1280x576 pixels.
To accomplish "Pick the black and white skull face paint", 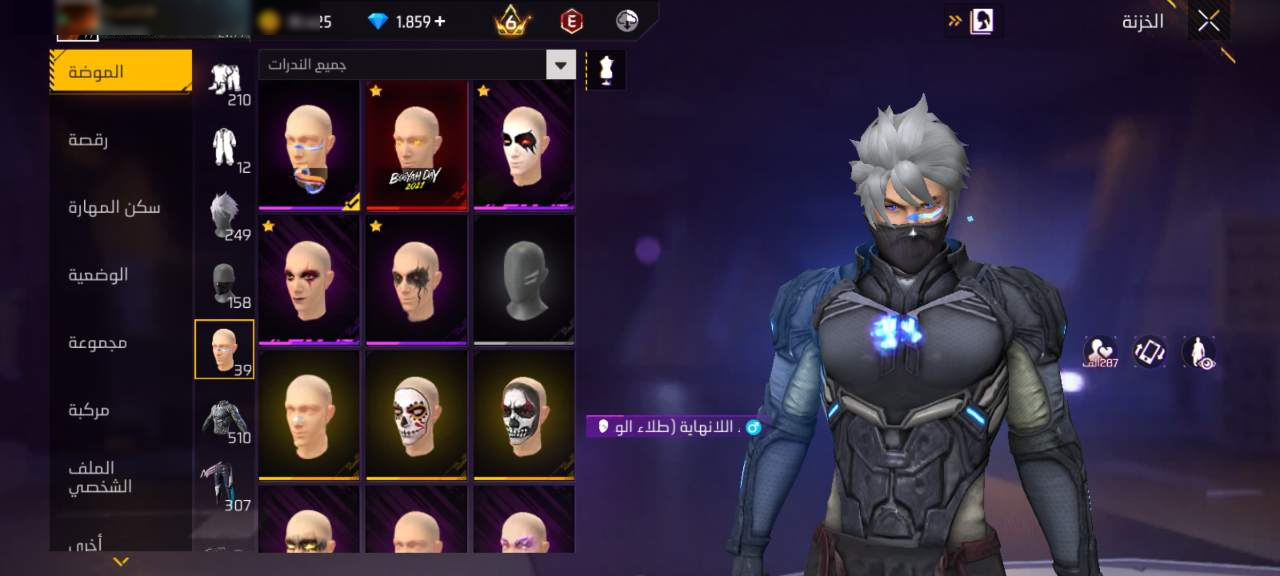I will point(524,414).
